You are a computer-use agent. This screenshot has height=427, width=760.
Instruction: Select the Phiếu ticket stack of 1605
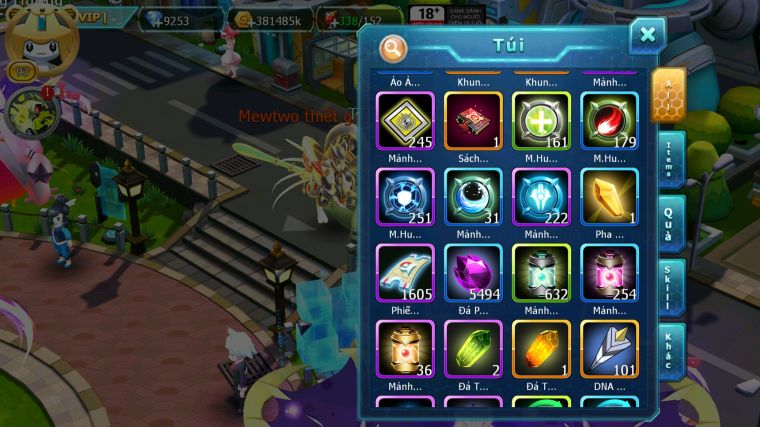click(x=405, y=273)
